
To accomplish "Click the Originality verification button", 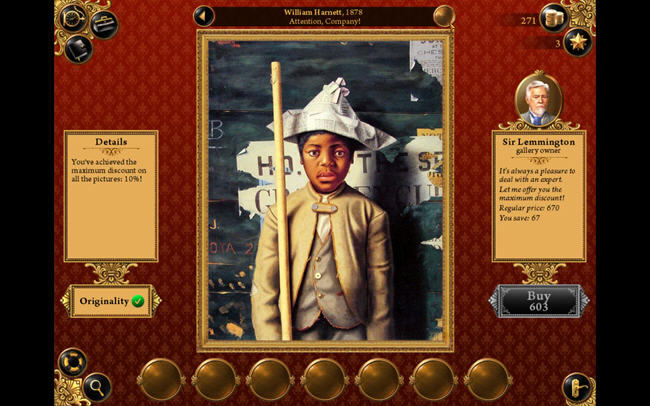I will click(111, 300).
